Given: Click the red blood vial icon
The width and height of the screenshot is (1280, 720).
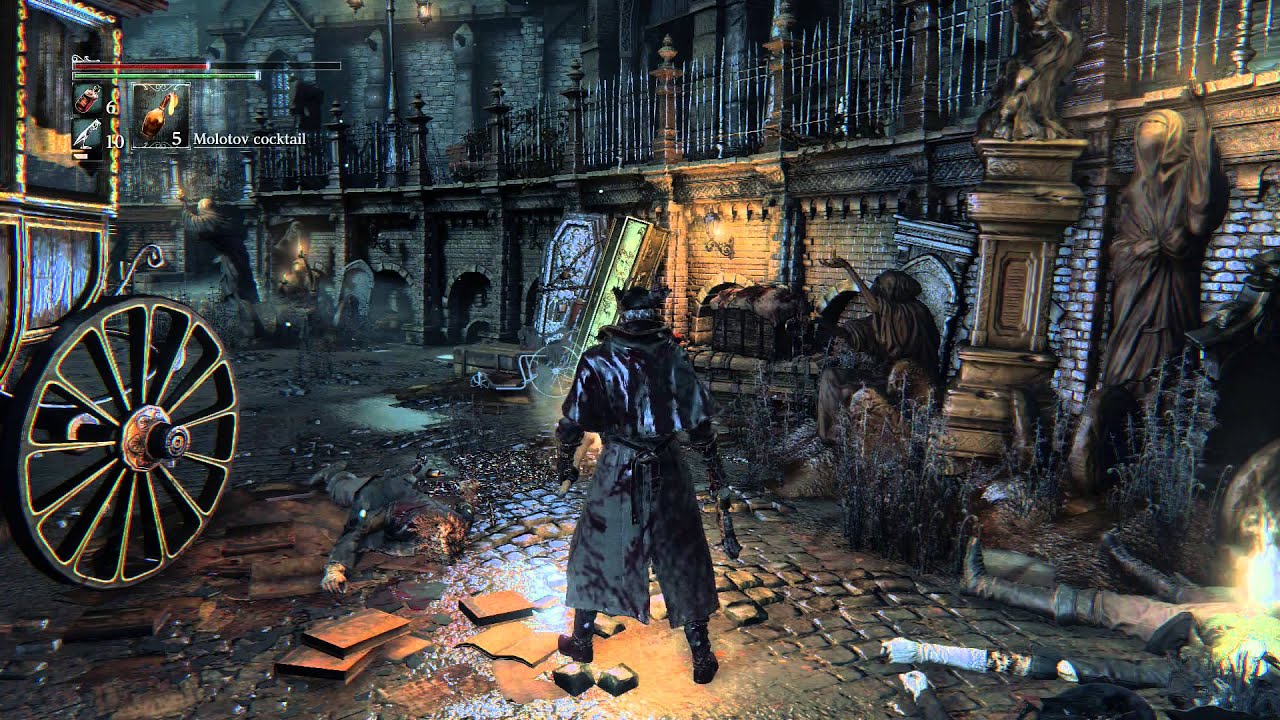Looking at the screenshot, I should click(86, 100).
